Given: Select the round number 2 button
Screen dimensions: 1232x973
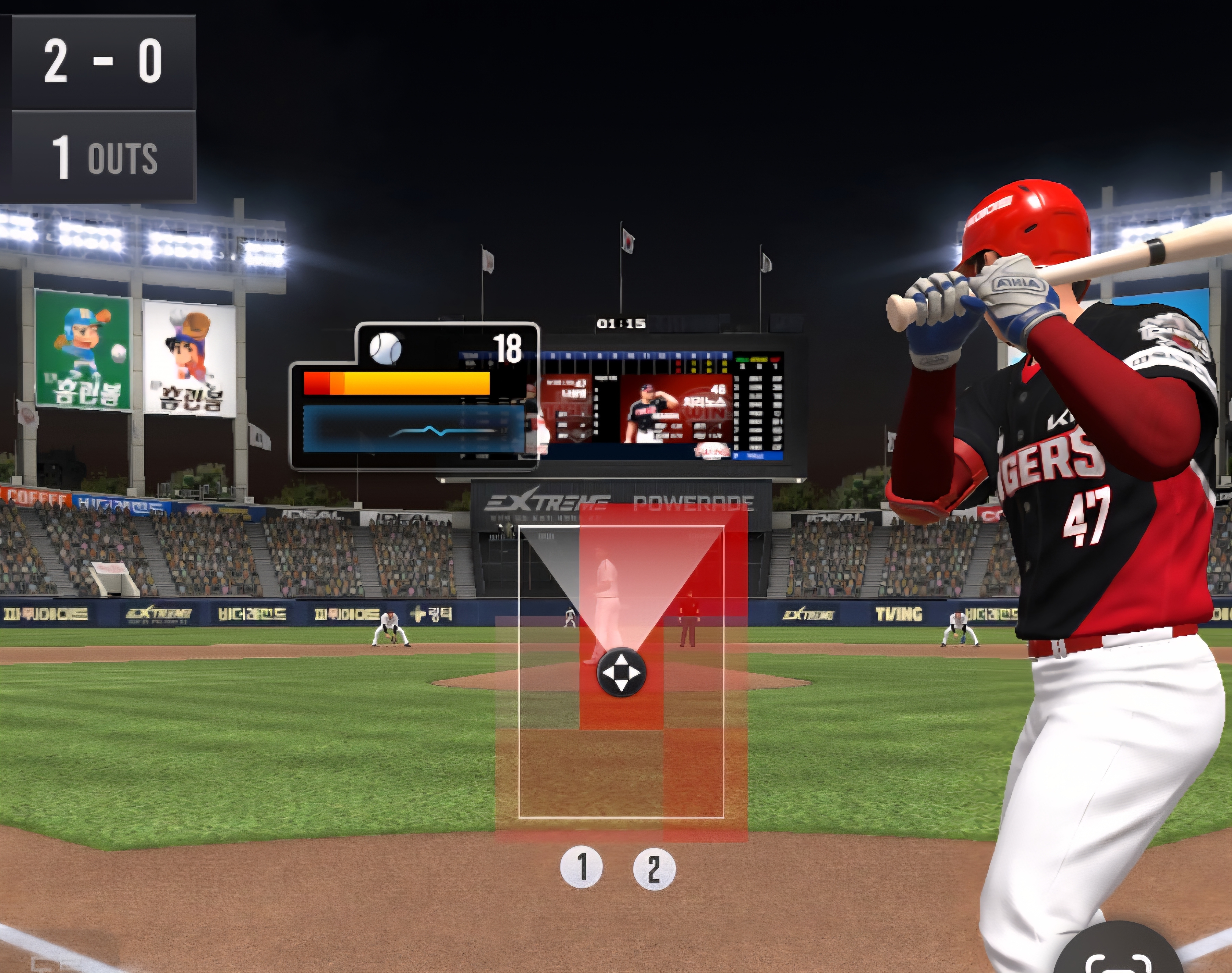Looking at the screenshot, I should [654, 869].
